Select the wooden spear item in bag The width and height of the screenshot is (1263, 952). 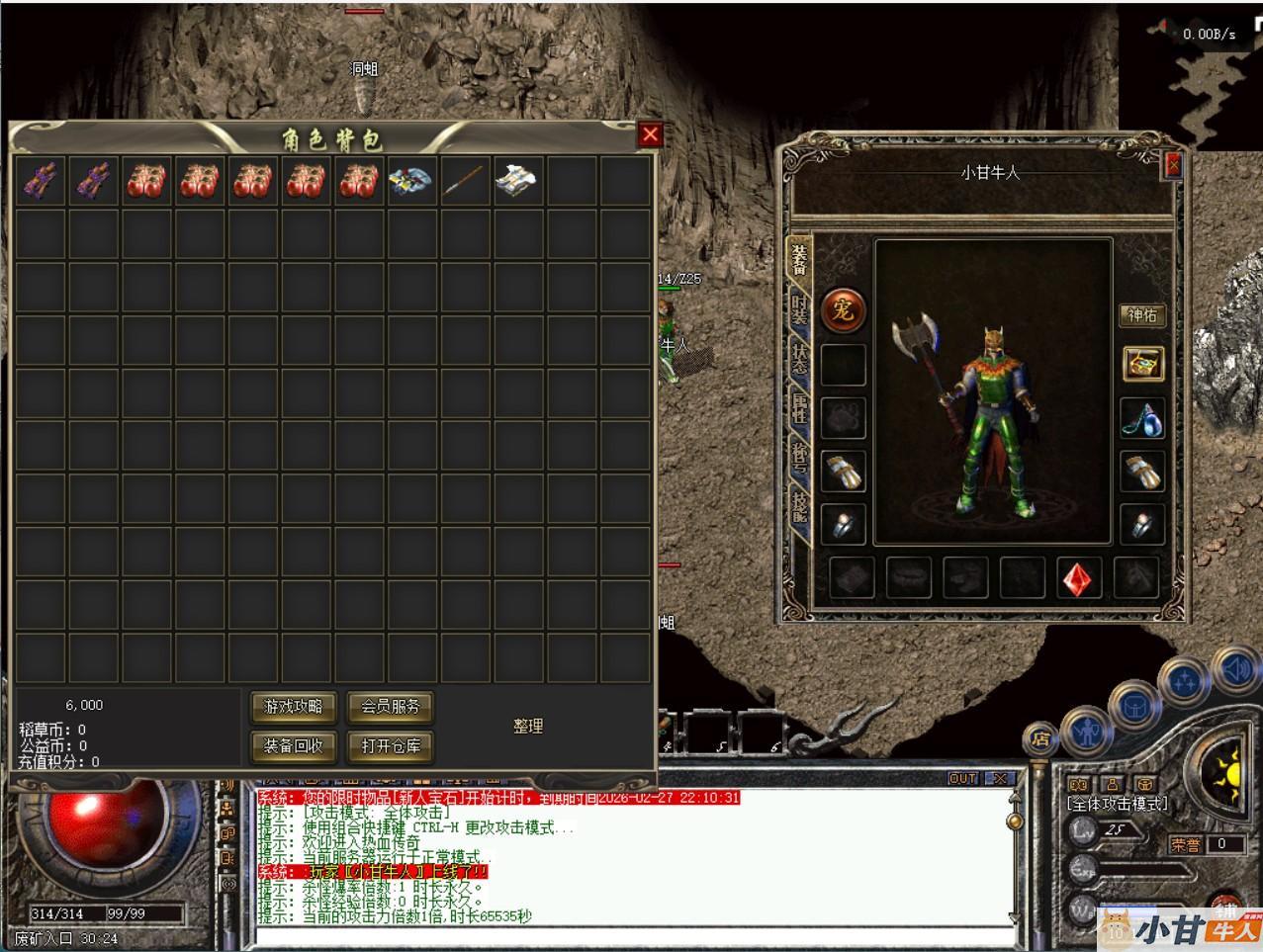[x=465, y=181]
